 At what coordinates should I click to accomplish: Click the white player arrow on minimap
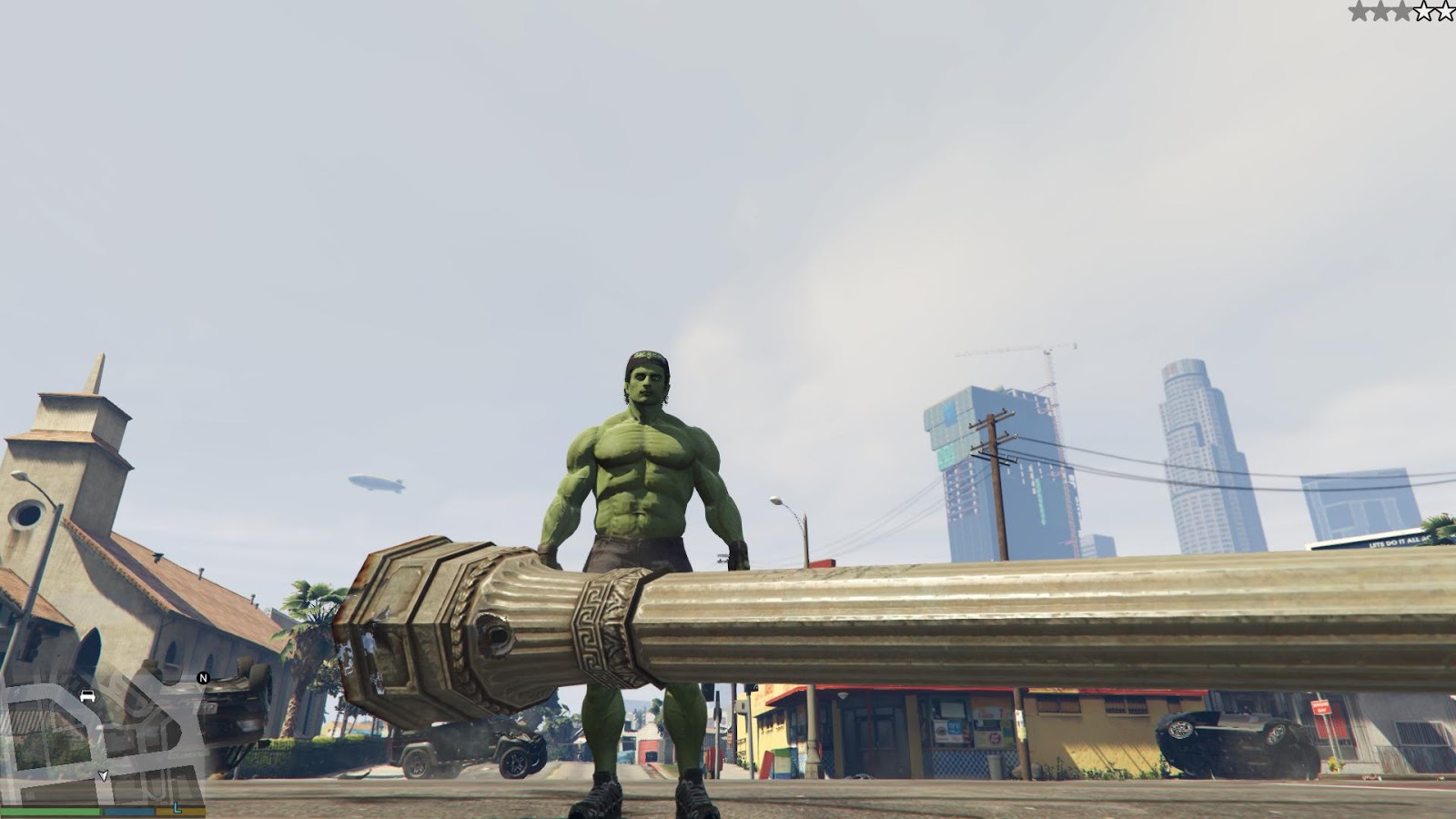103,775
